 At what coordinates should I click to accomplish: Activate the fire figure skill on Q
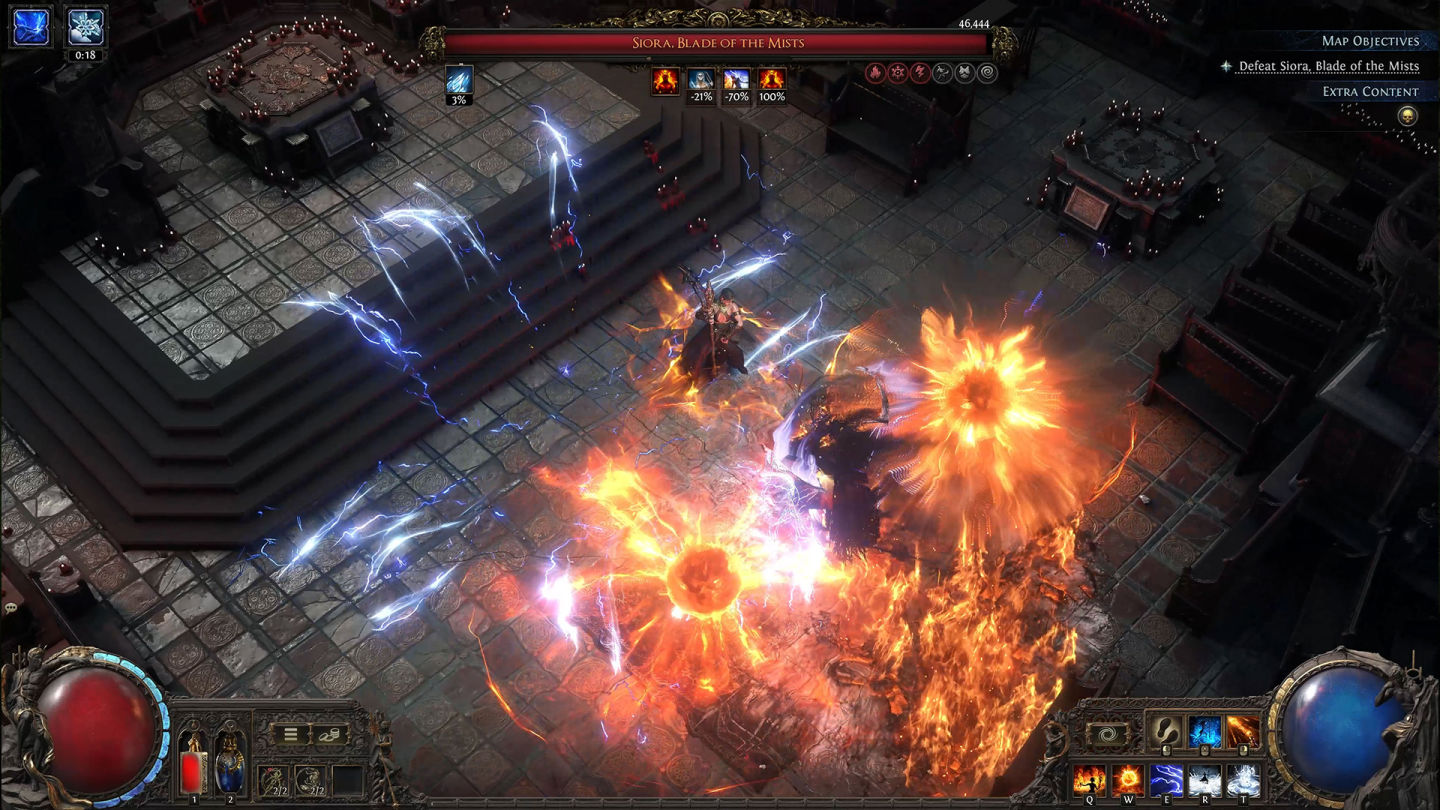(x=1089, y=778)
